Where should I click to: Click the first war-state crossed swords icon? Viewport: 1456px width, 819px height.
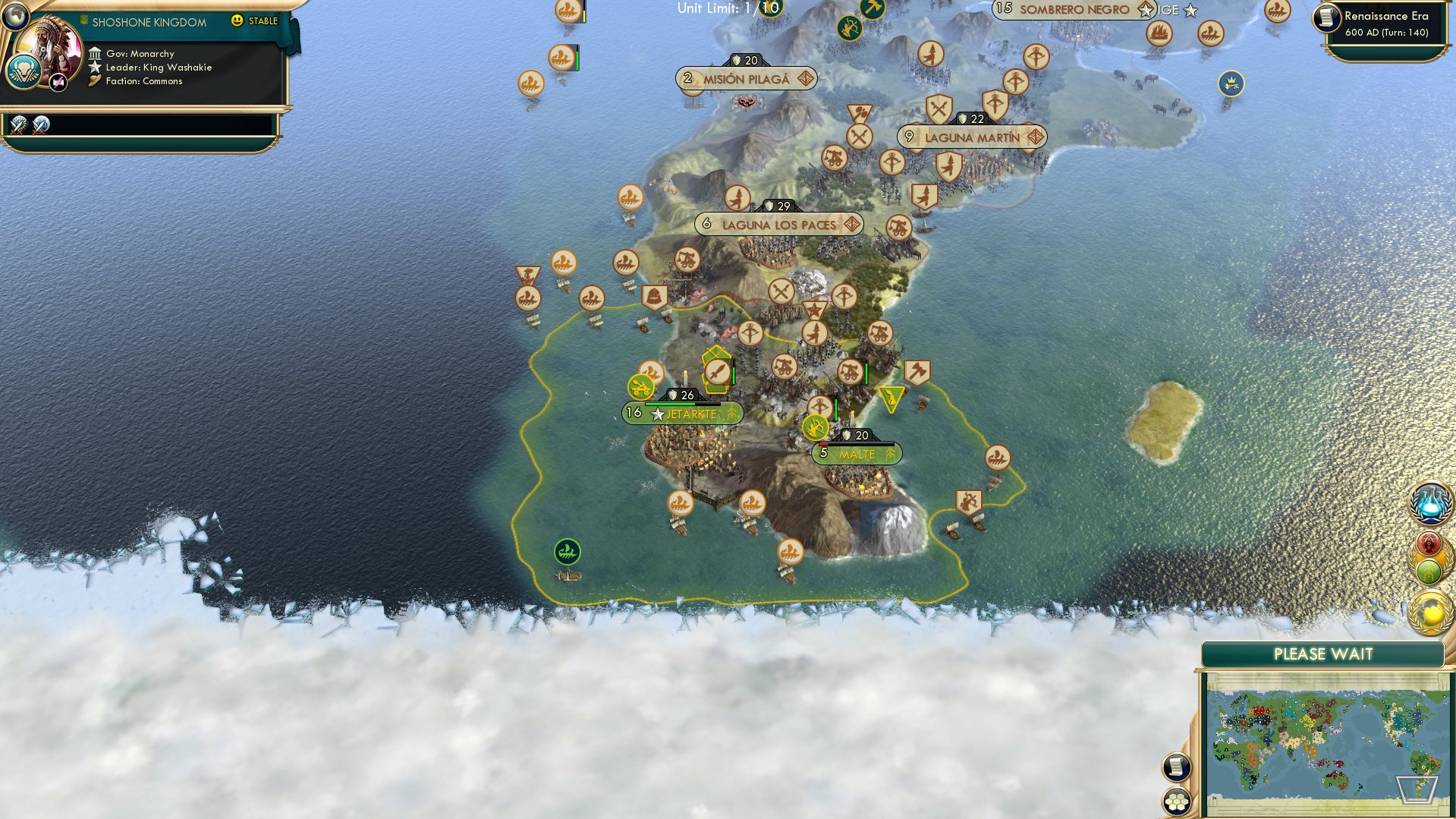[x=18, y=123]
